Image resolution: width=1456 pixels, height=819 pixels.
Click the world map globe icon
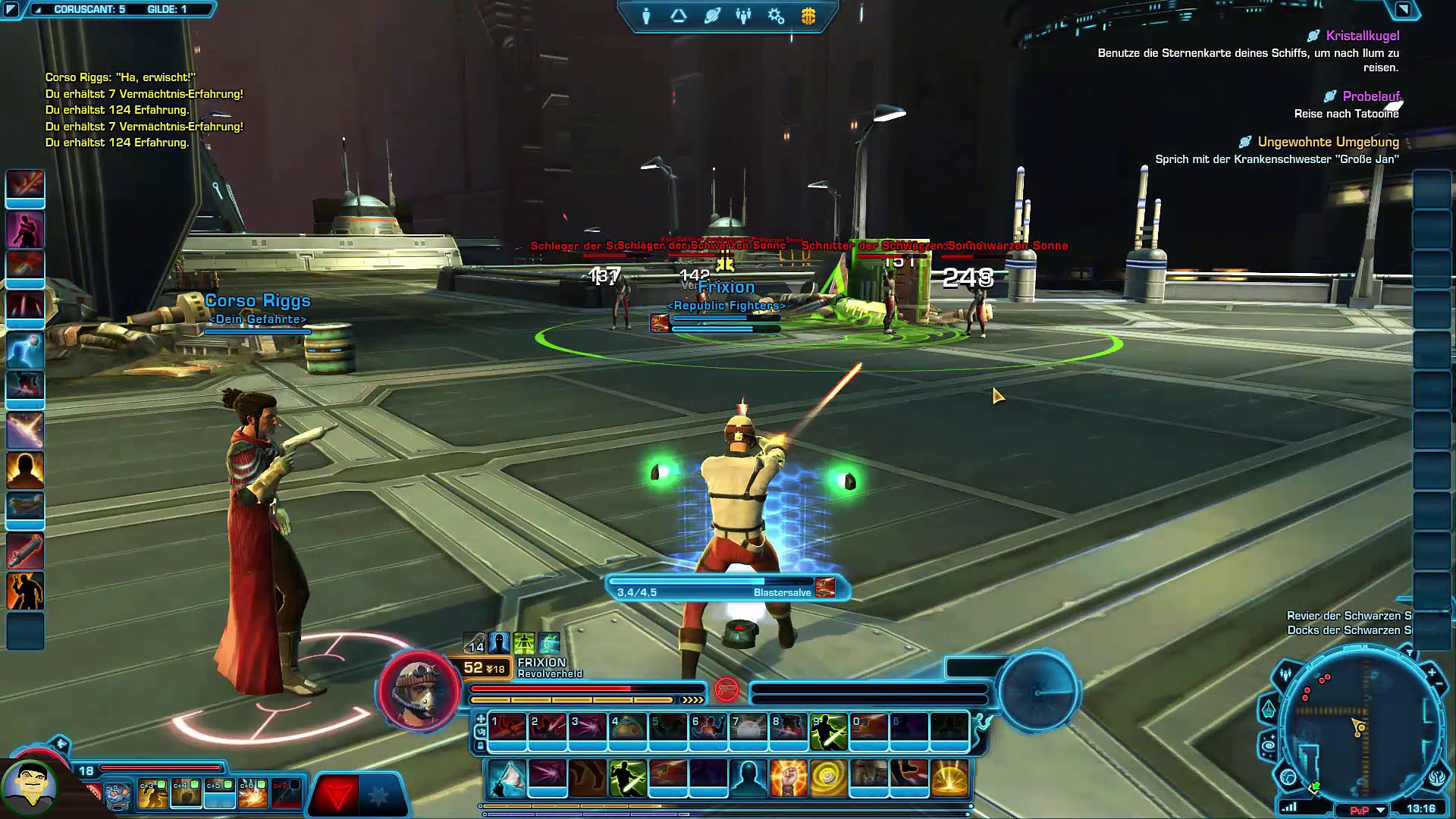(1288, 777)
